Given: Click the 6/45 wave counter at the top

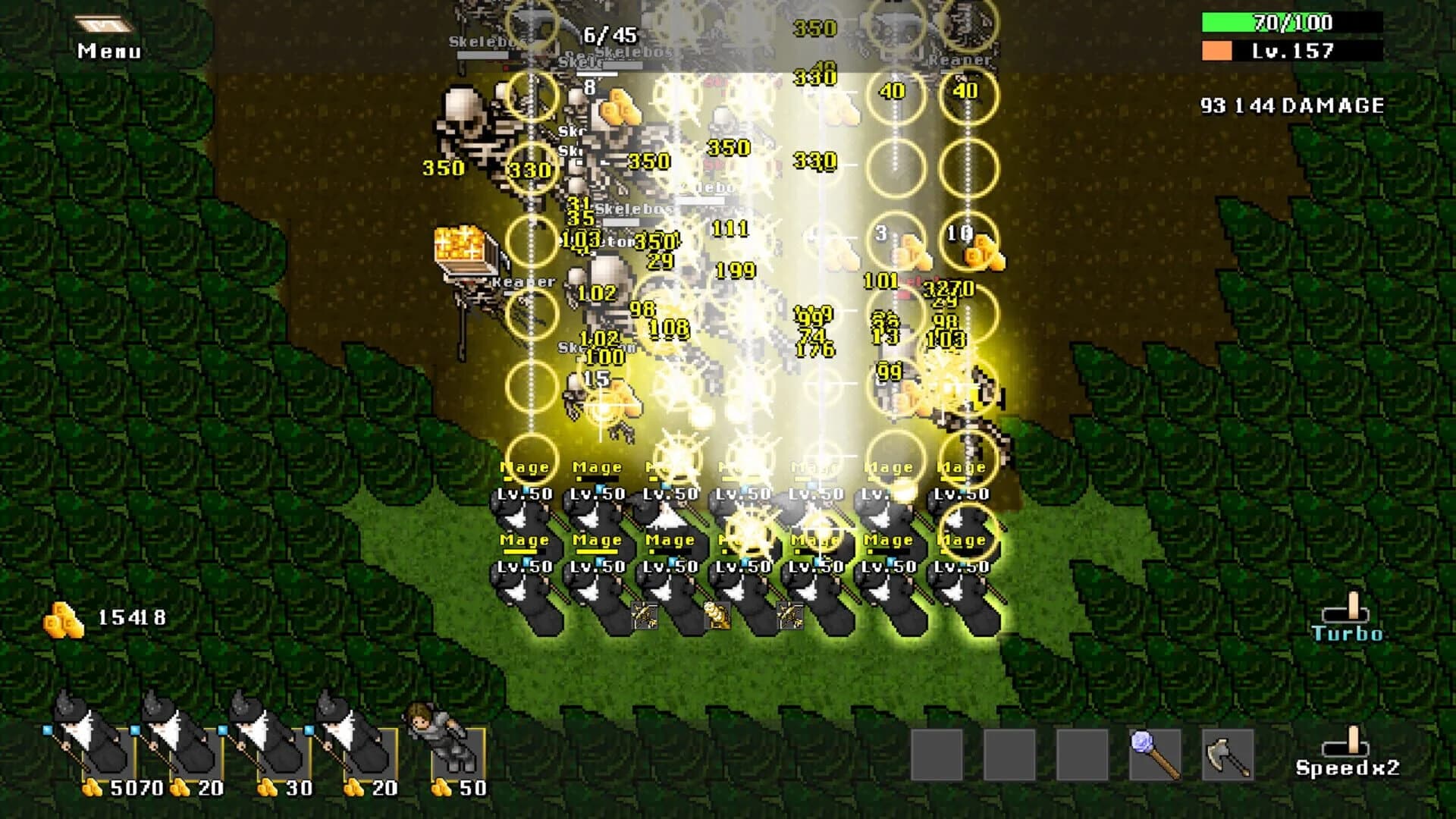Looking at the screenshot, I should click(x=610, y=33).
